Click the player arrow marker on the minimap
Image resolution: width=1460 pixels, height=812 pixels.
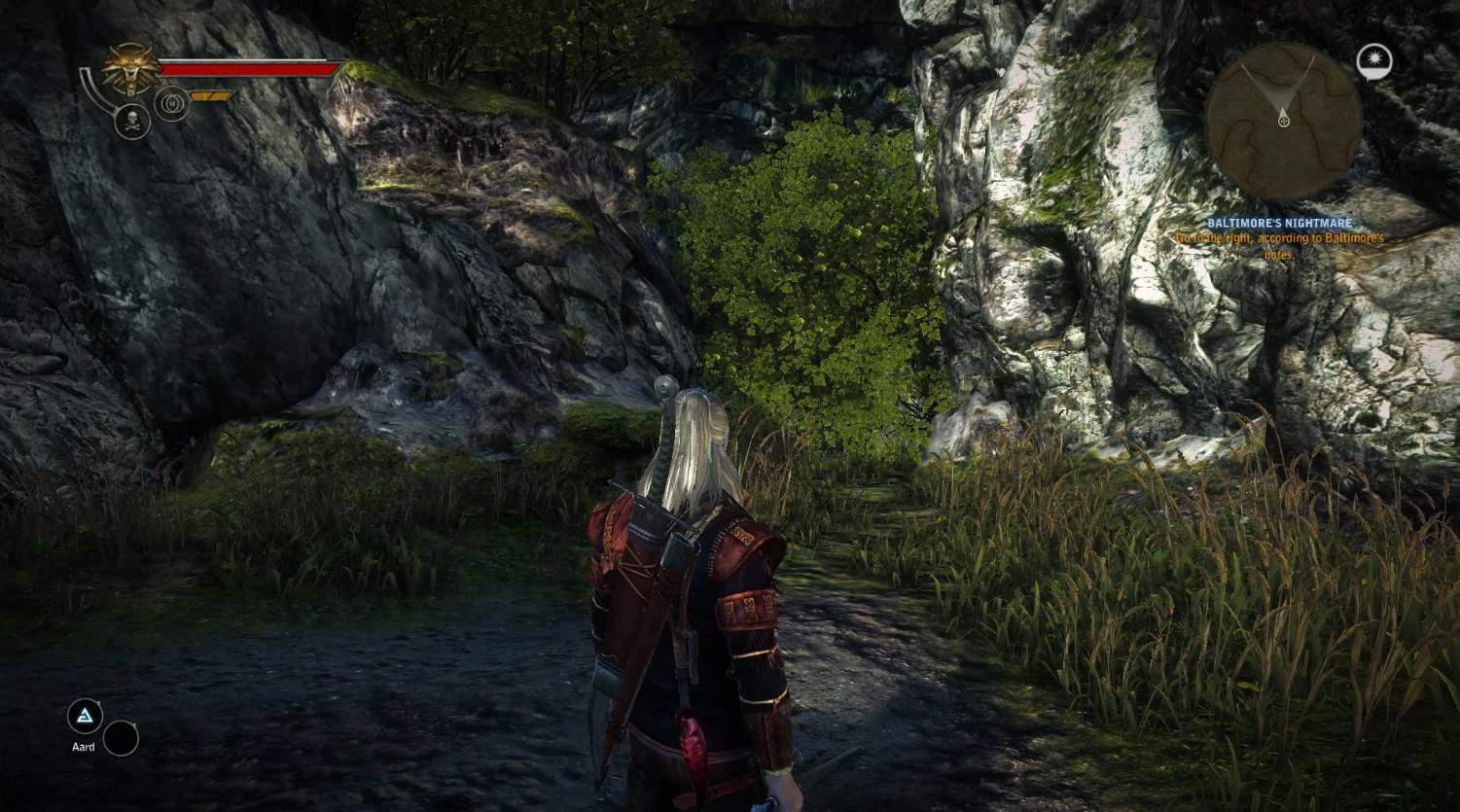point(1283,121)
